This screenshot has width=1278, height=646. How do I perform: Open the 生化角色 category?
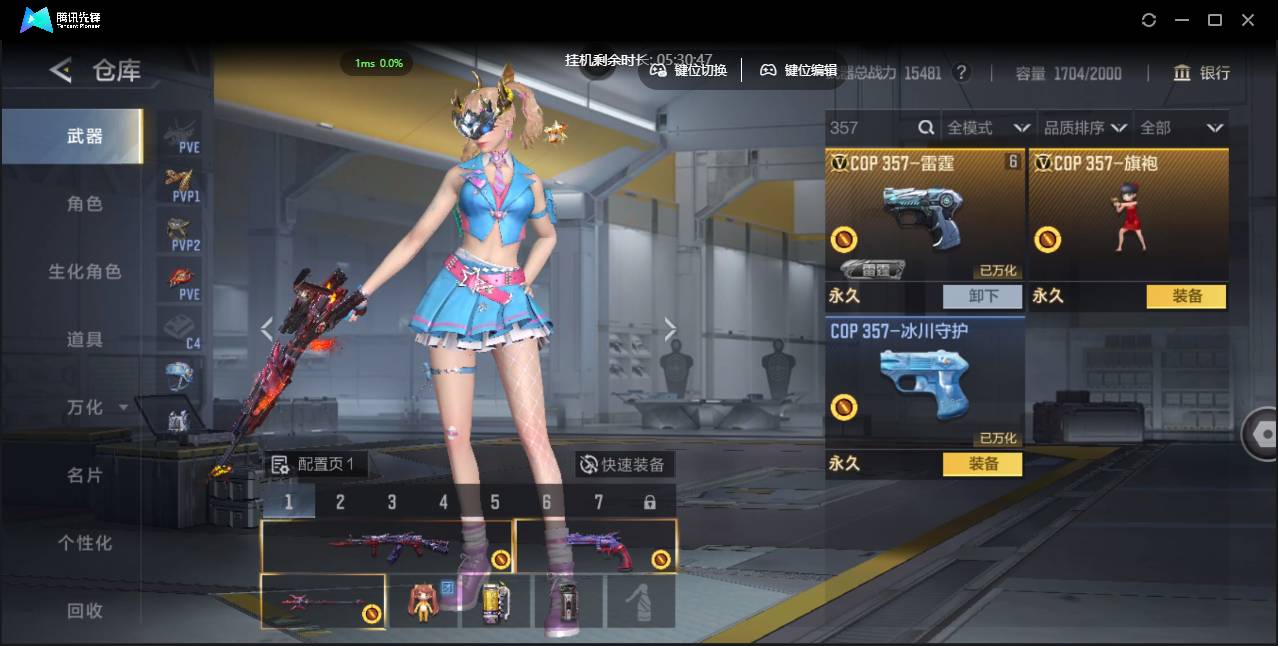[x=85, y=272]
